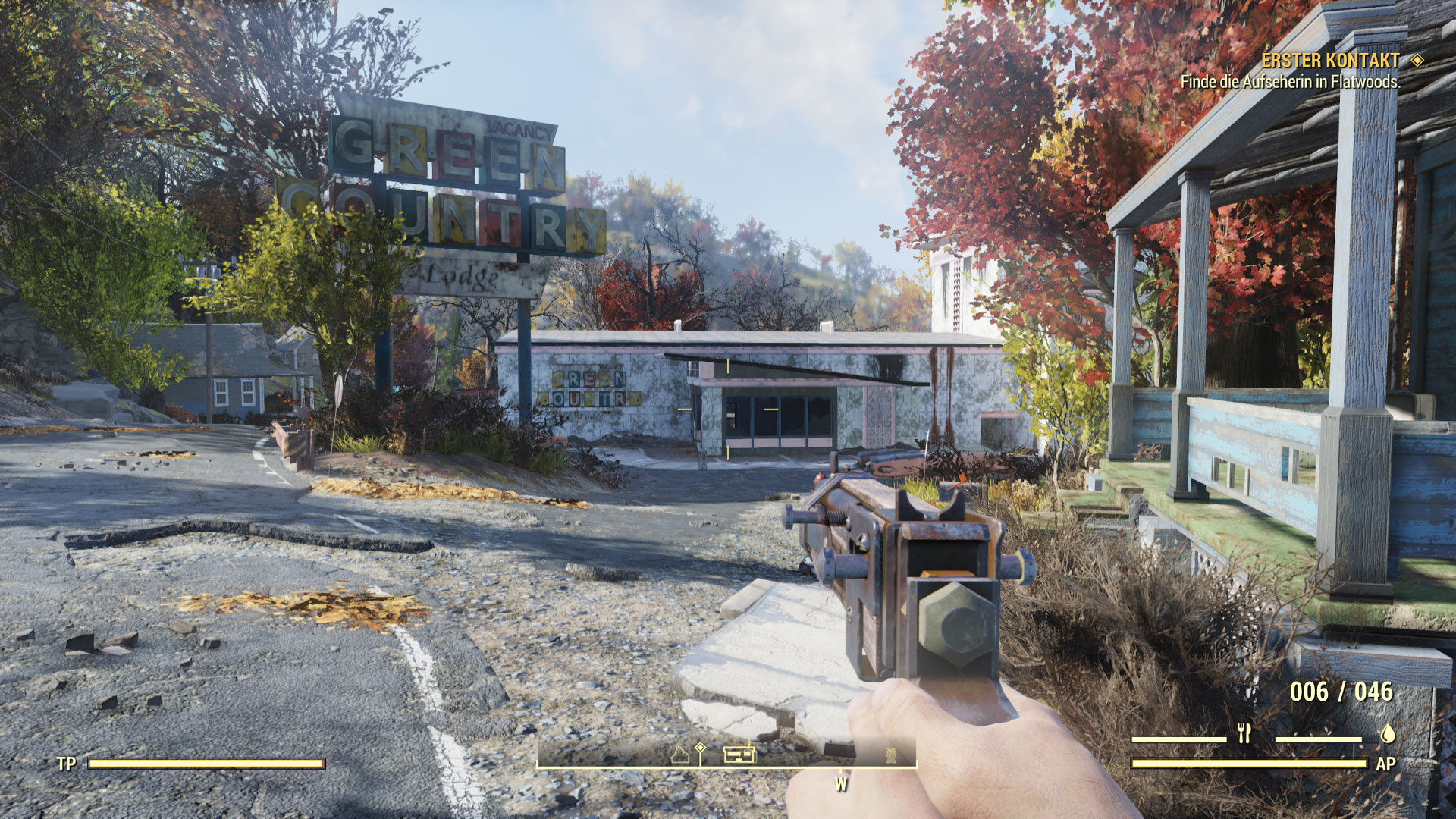The width and height of the screenshot is (1456, 819).
Task: Click the water drop thirst icon
Action: [1387, 733]
